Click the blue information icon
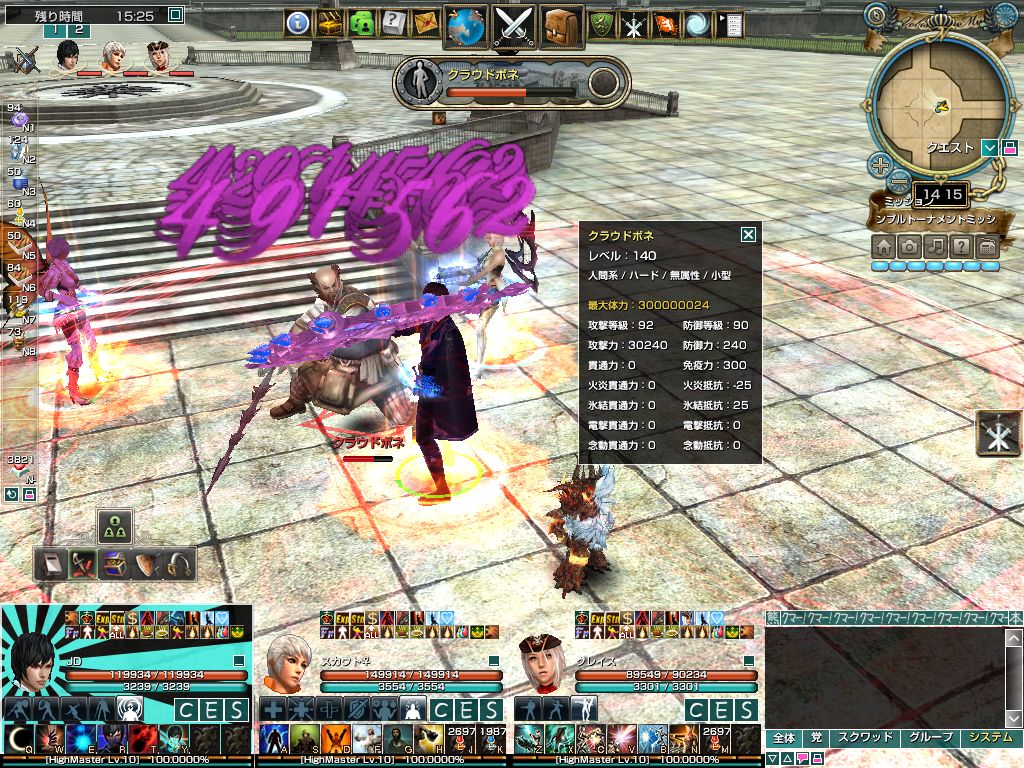Image resolution: width=1024 pixels, height=768 pixels. tap(297, 23)
